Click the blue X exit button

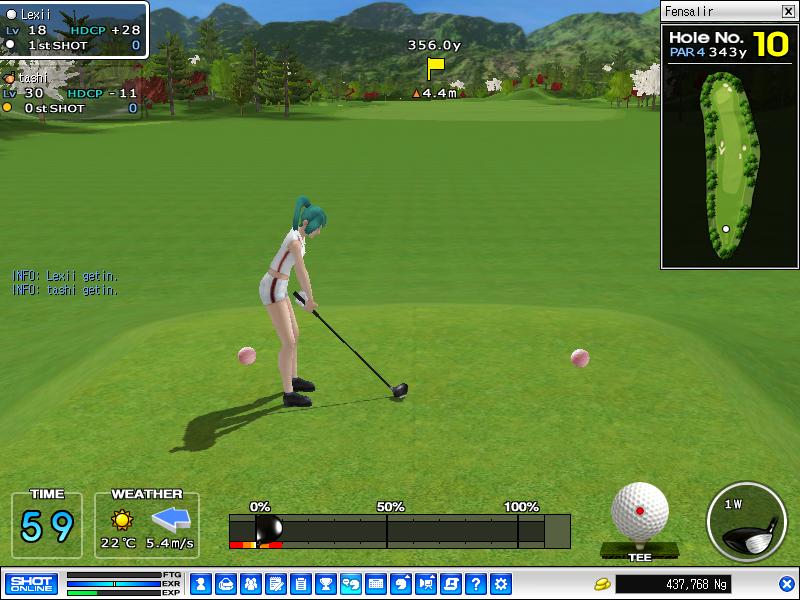tap(786, 584)
